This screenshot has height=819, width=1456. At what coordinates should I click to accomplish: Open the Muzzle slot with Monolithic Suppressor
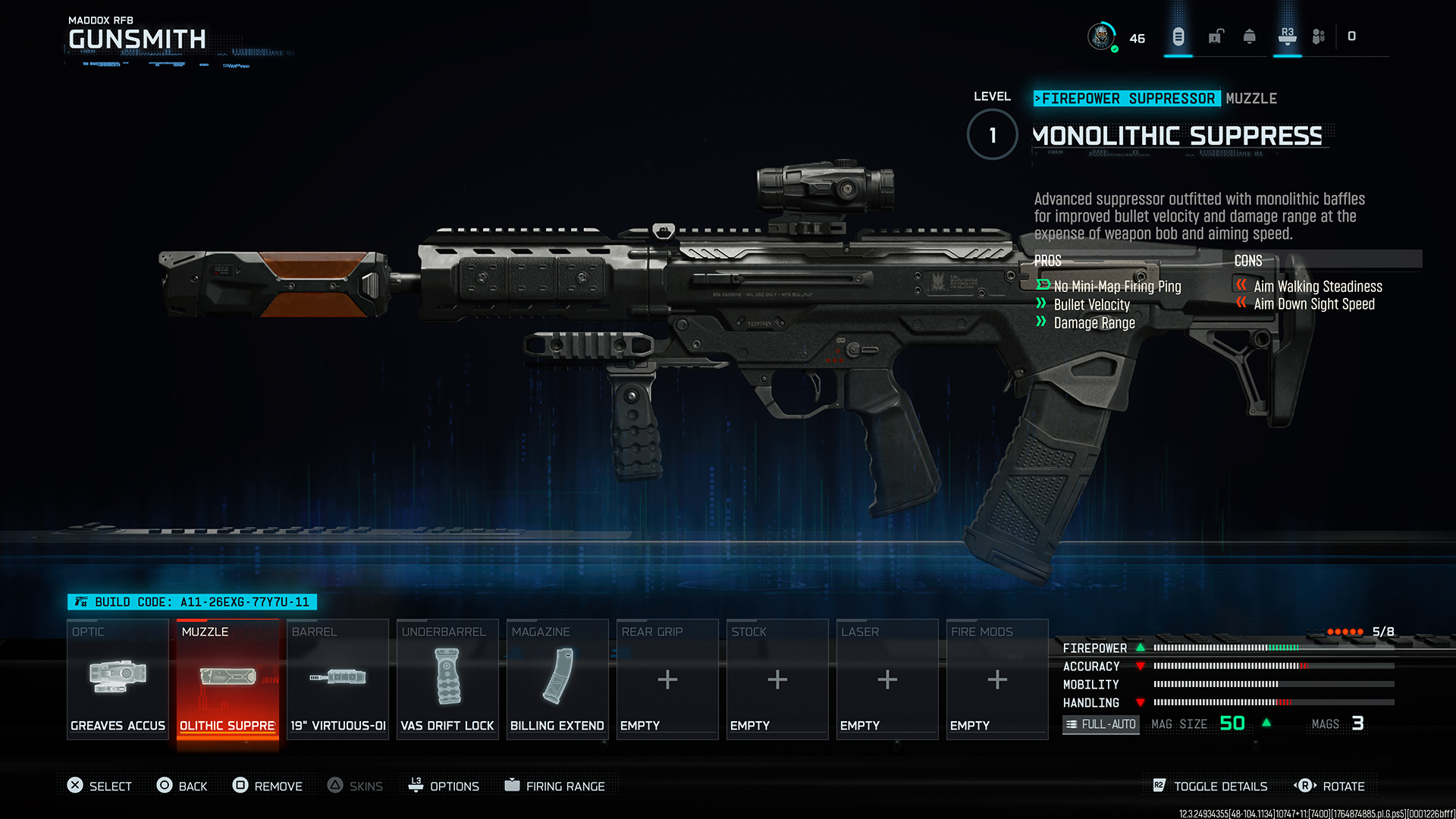coord(227,679)
